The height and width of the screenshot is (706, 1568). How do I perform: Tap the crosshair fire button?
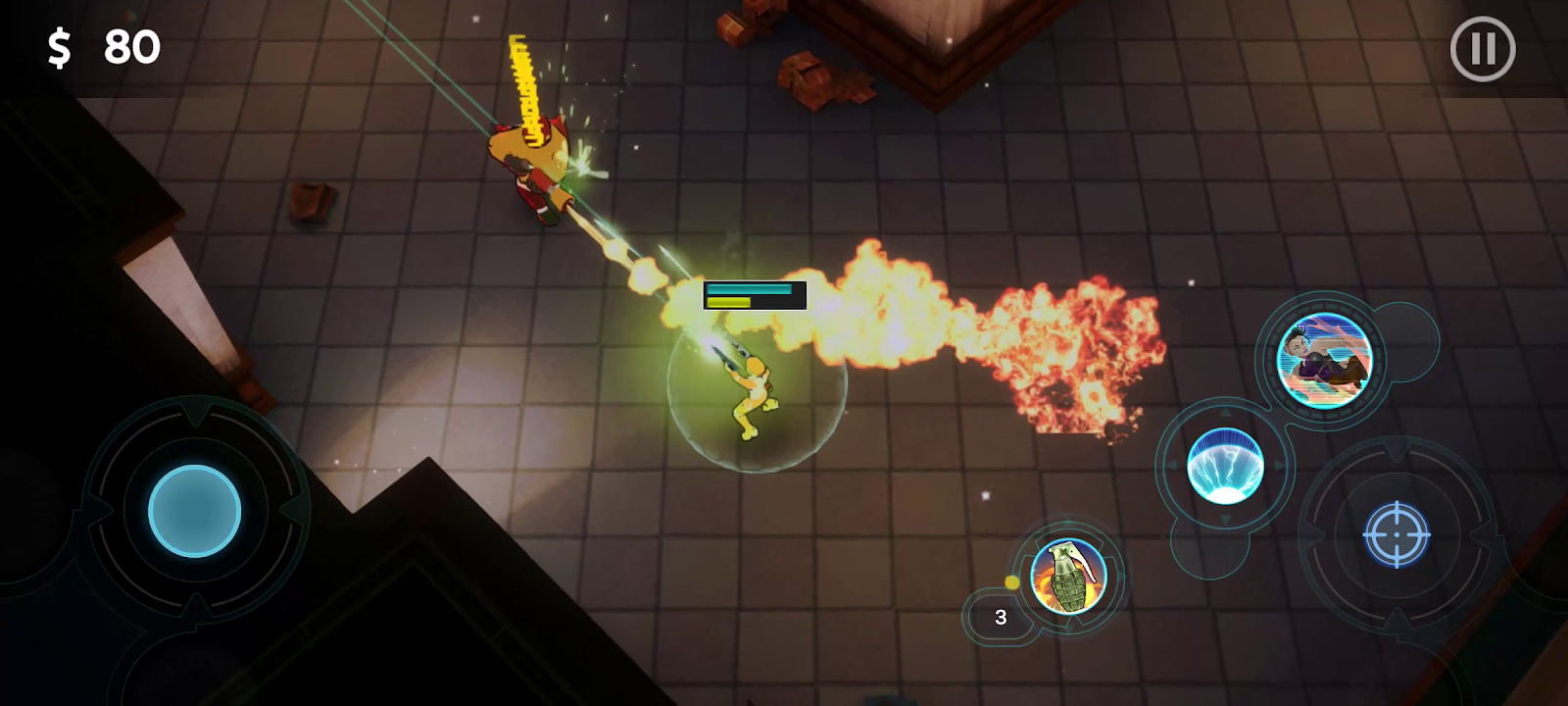[1396, 534]
